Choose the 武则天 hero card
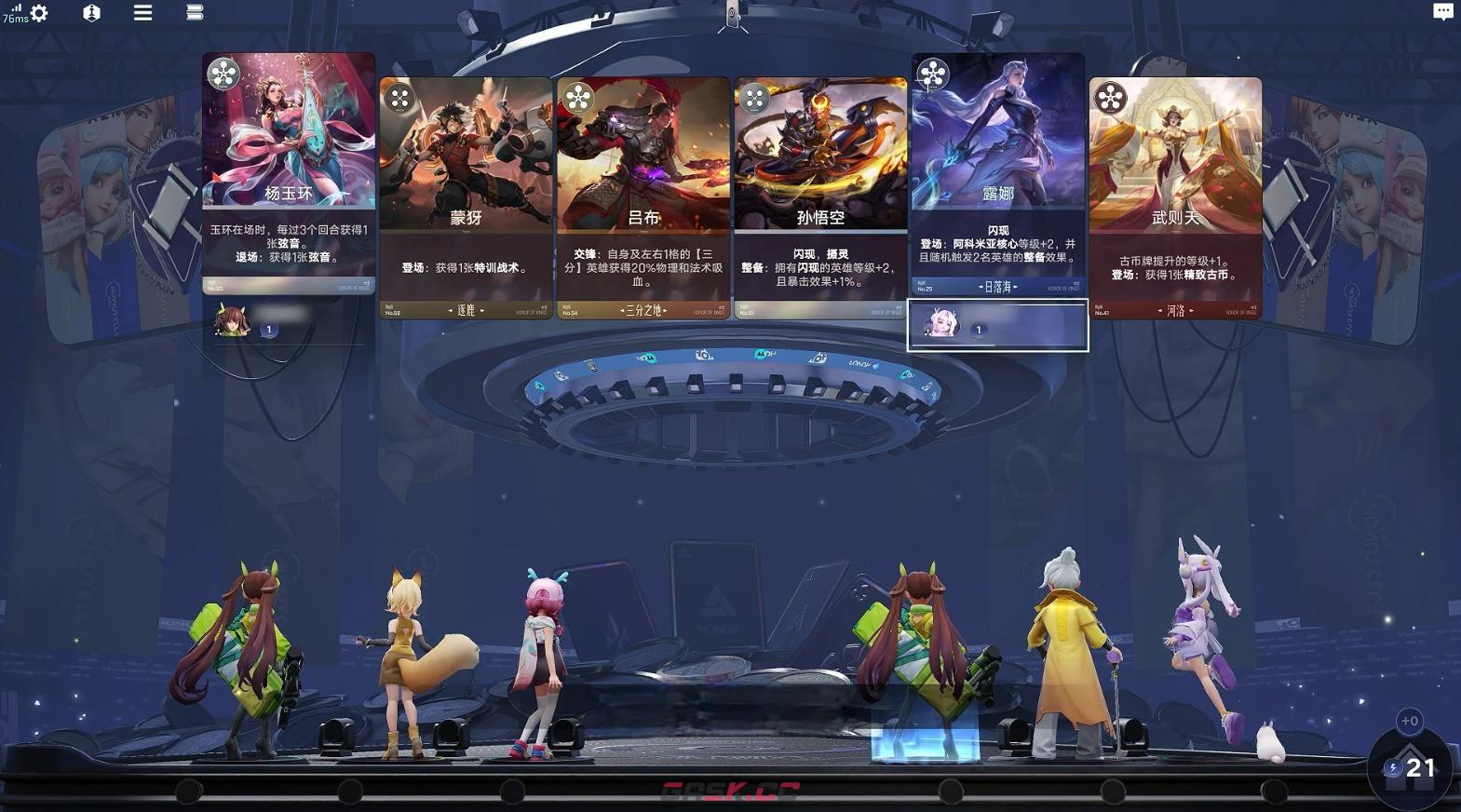This screenshot has height=812, width=1461. pos(1175,196)
